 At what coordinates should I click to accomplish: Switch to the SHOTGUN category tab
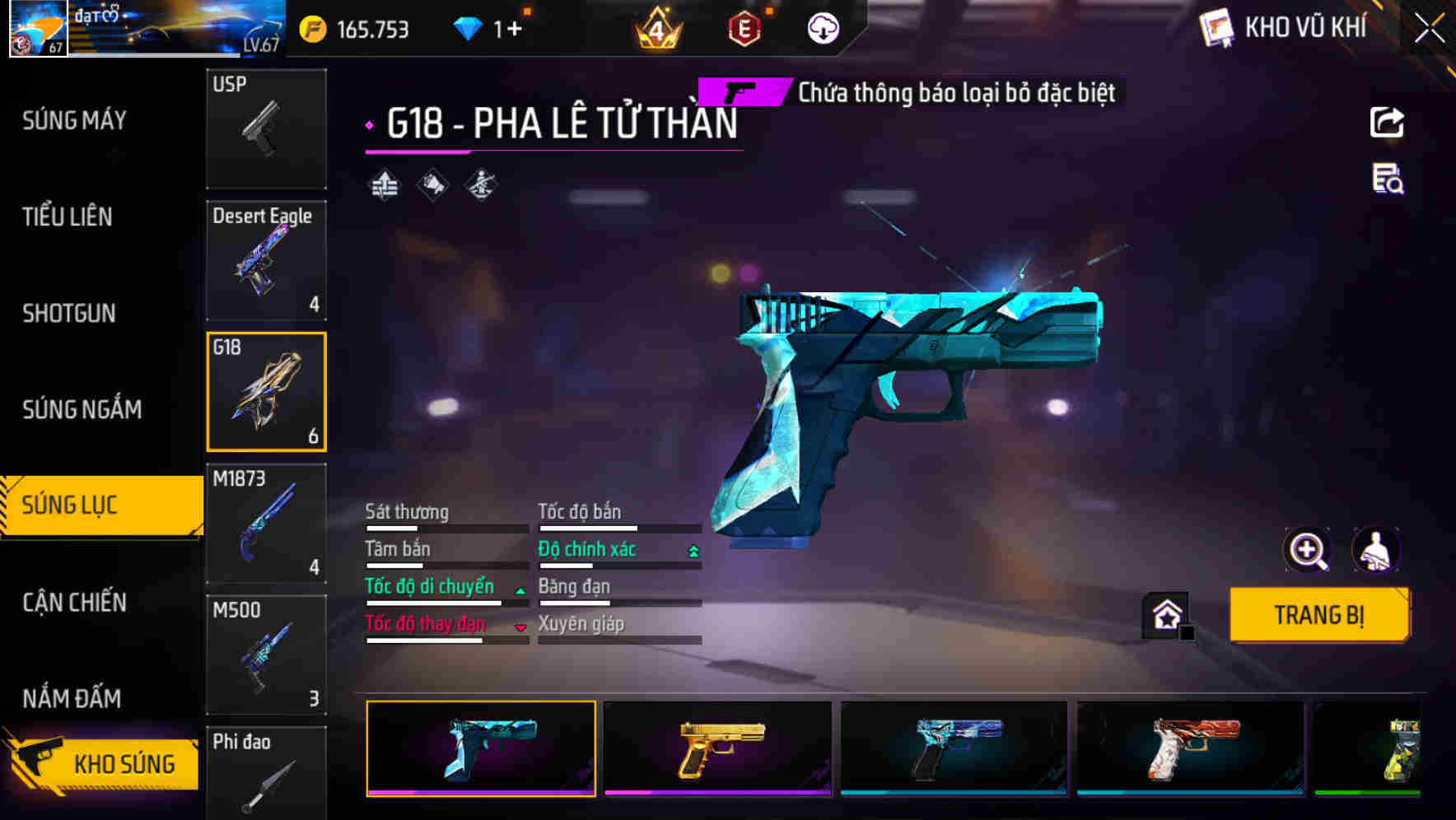[x=69, y=314]
